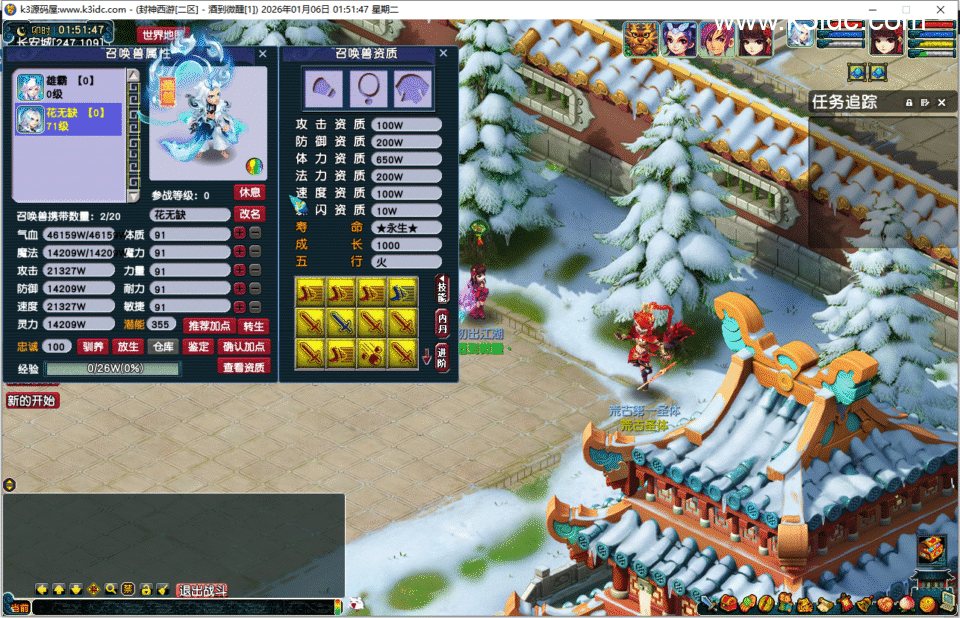Tame the pet with the 驯养 button

(93, 347)
